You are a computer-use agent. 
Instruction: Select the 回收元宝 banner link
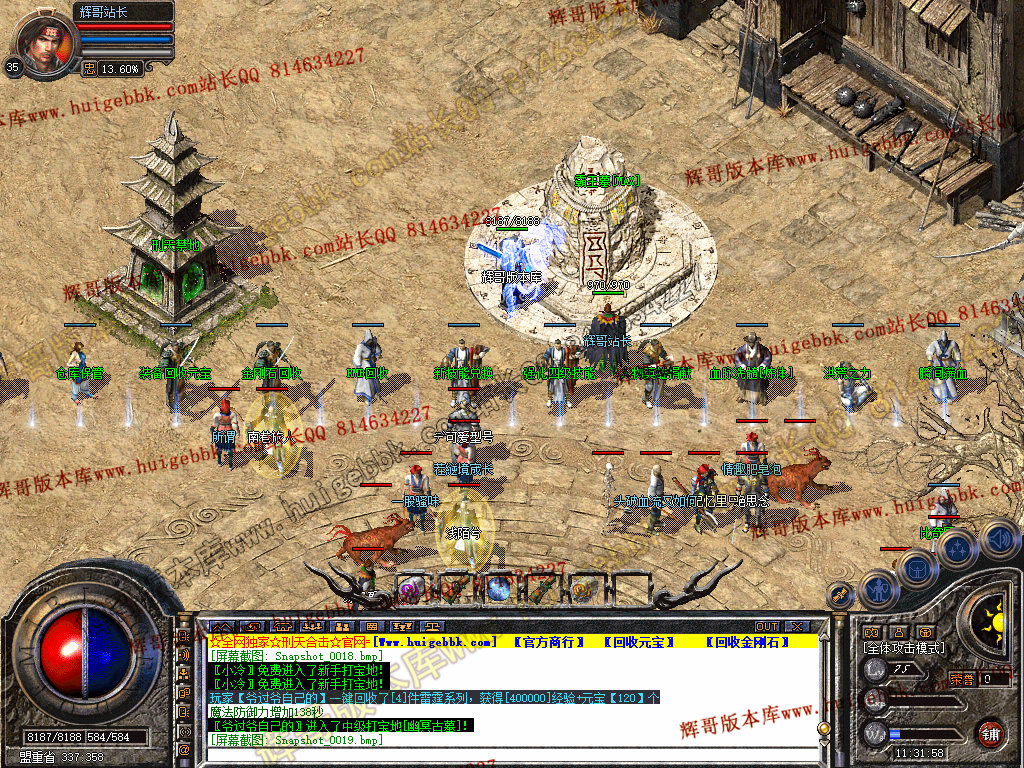coord(639,641)
